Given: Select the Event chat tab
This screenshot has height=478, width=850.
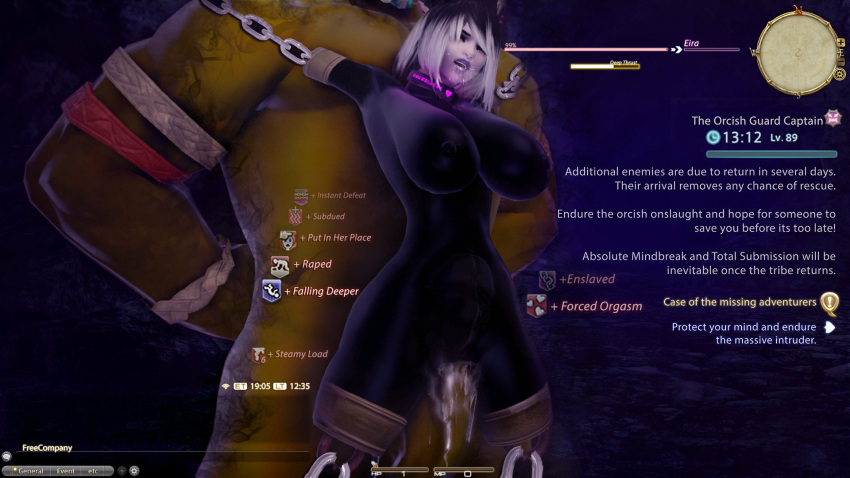Looking at the screenshot, I should point(66,469).
